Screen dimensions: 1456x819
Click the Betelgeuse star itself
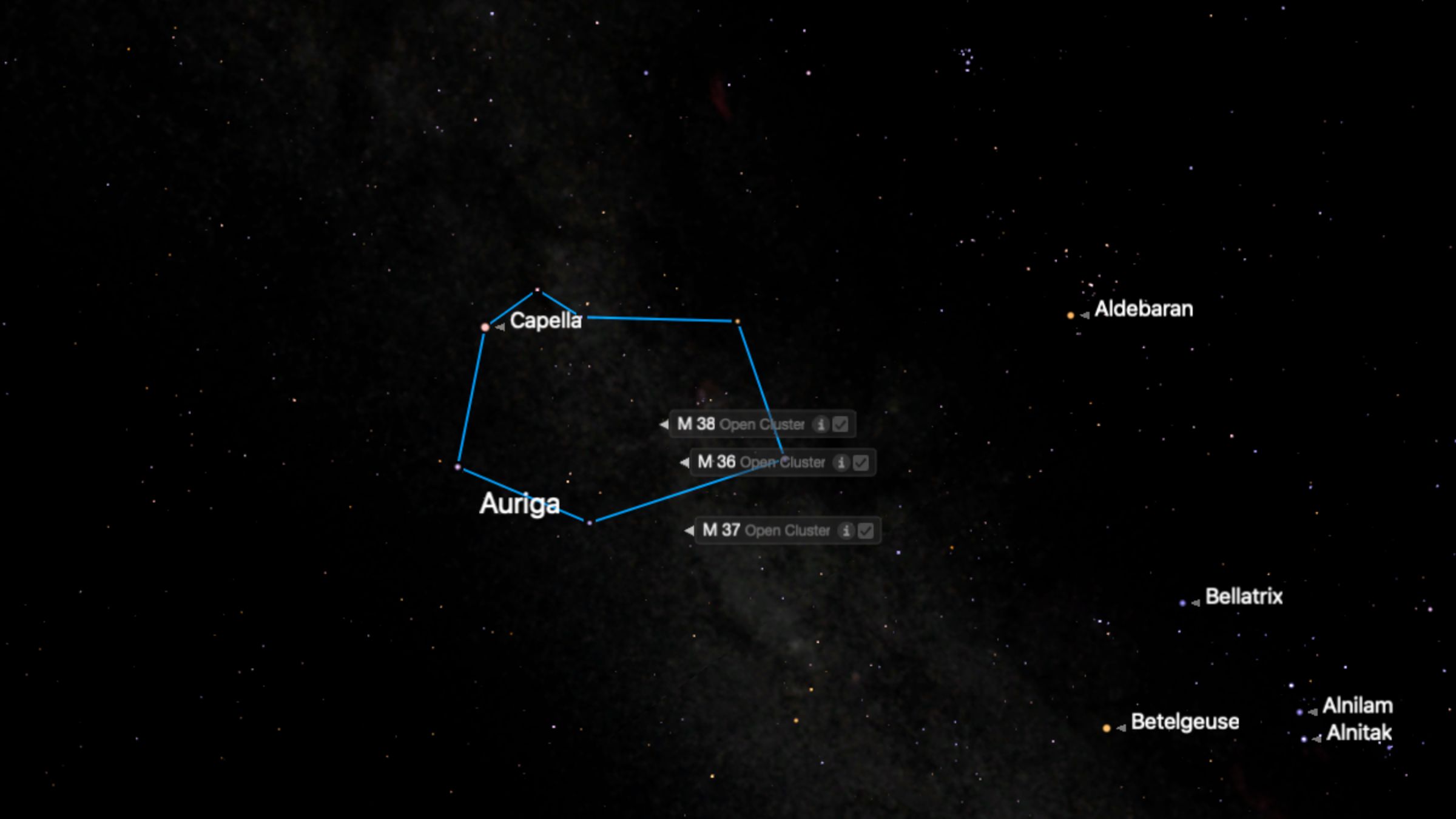click(x=1107, y=728)
